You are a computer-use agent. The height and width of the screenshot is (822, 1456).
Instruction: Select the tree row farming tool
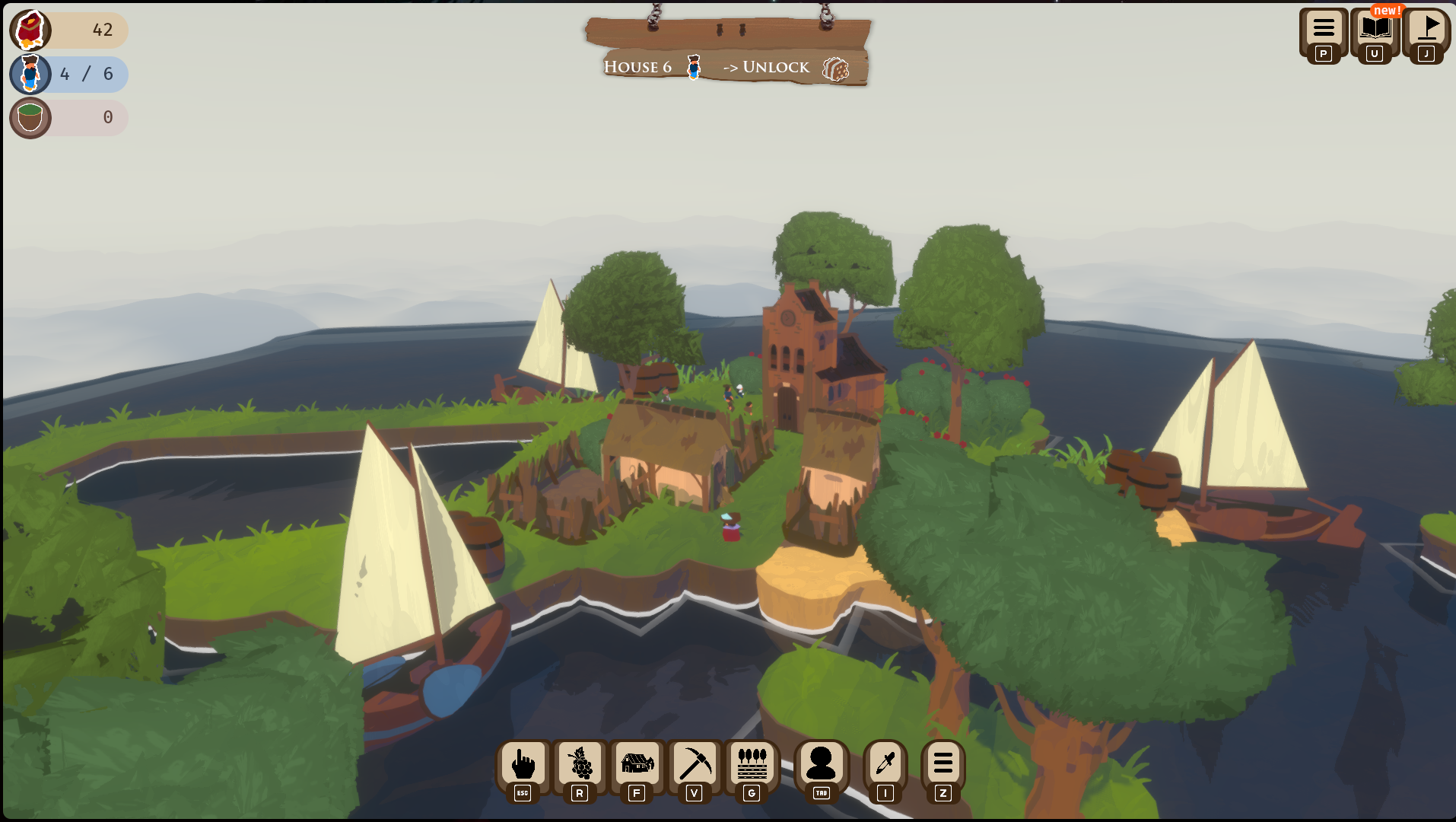[752, 764]
